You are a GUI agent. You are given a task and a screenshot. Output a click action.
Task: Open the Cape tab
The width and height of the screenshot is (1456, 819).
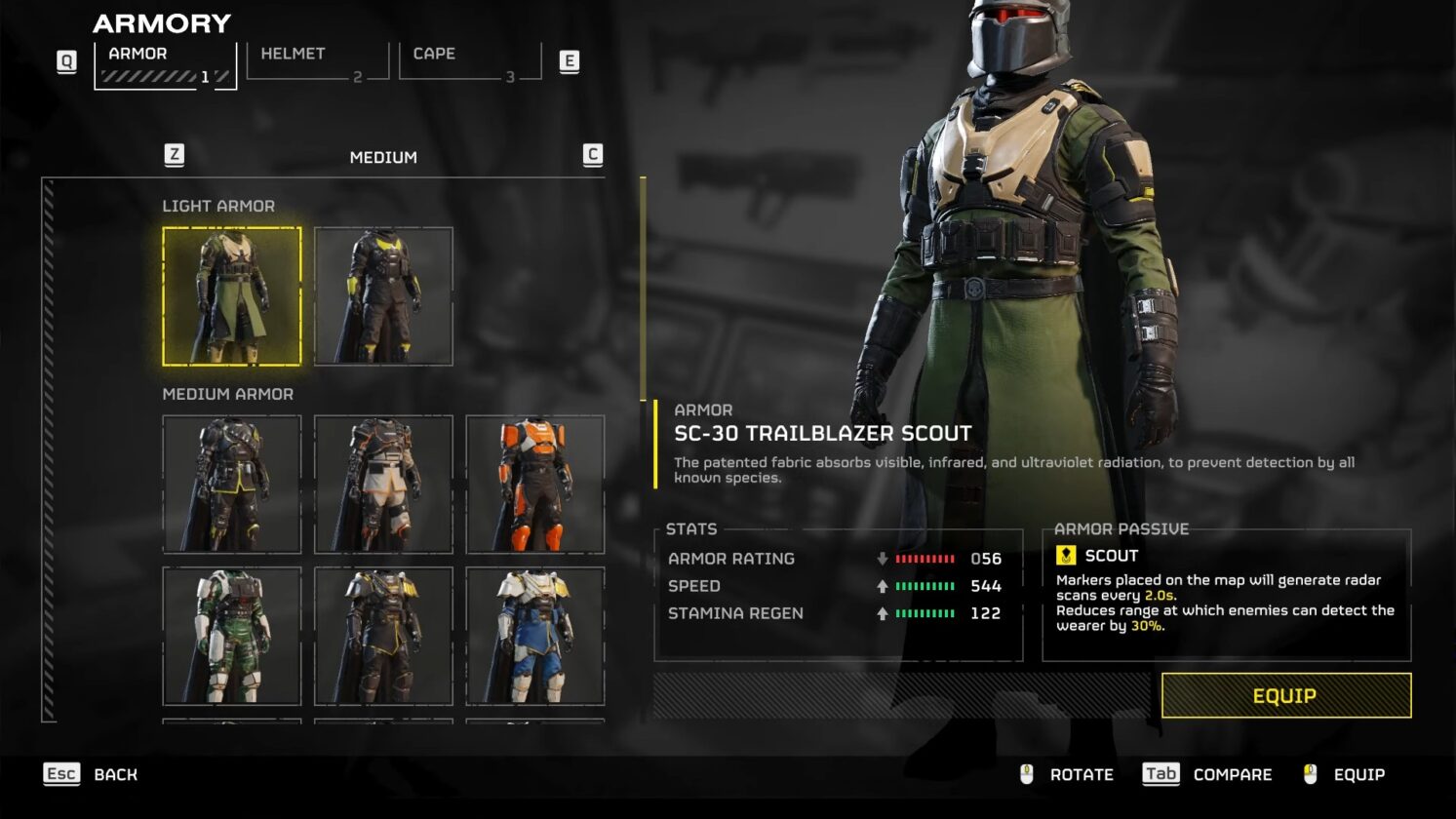(x=469, y=61)
